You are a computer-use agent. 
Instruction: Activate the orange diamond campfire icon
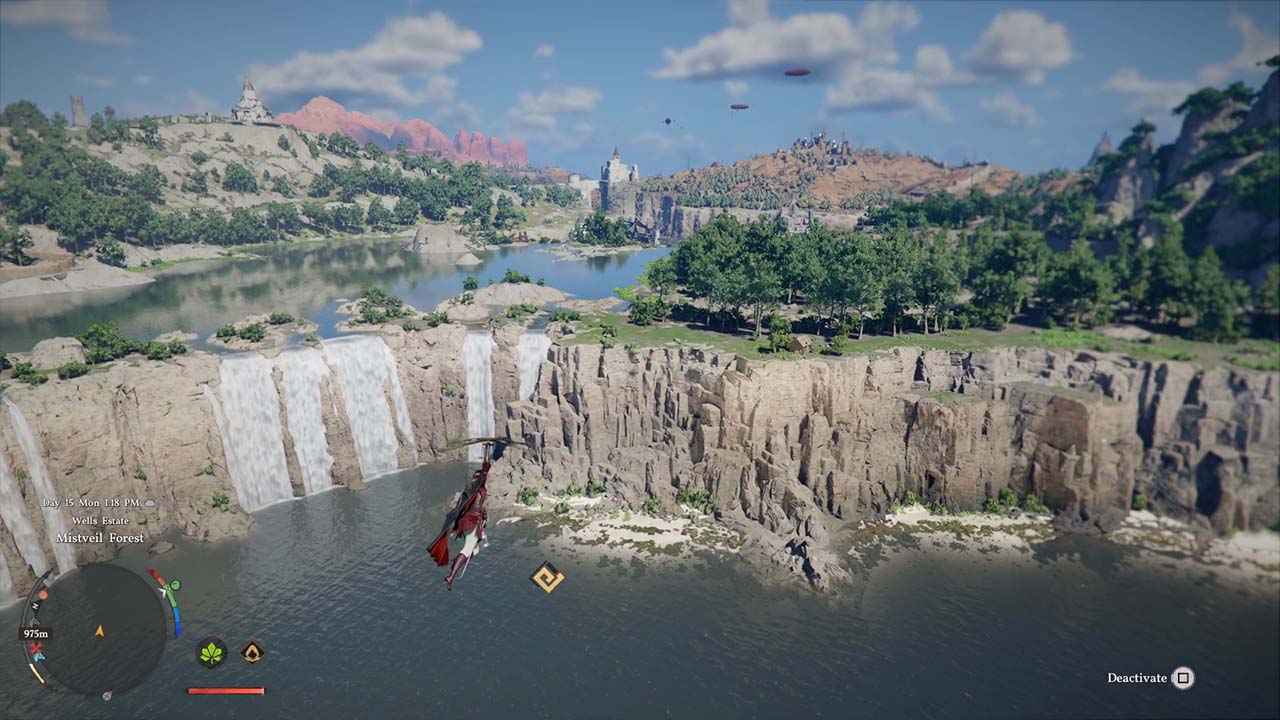(x=252, y=653)
